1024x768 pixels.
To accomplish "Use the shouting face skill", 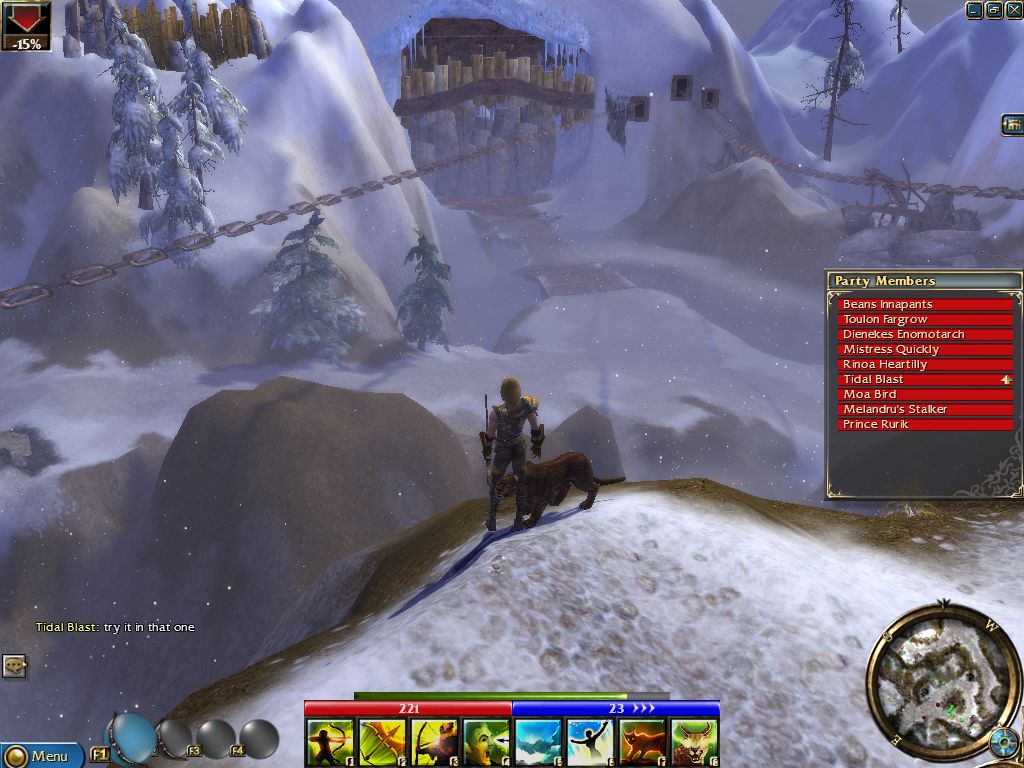I will [486, 743].
